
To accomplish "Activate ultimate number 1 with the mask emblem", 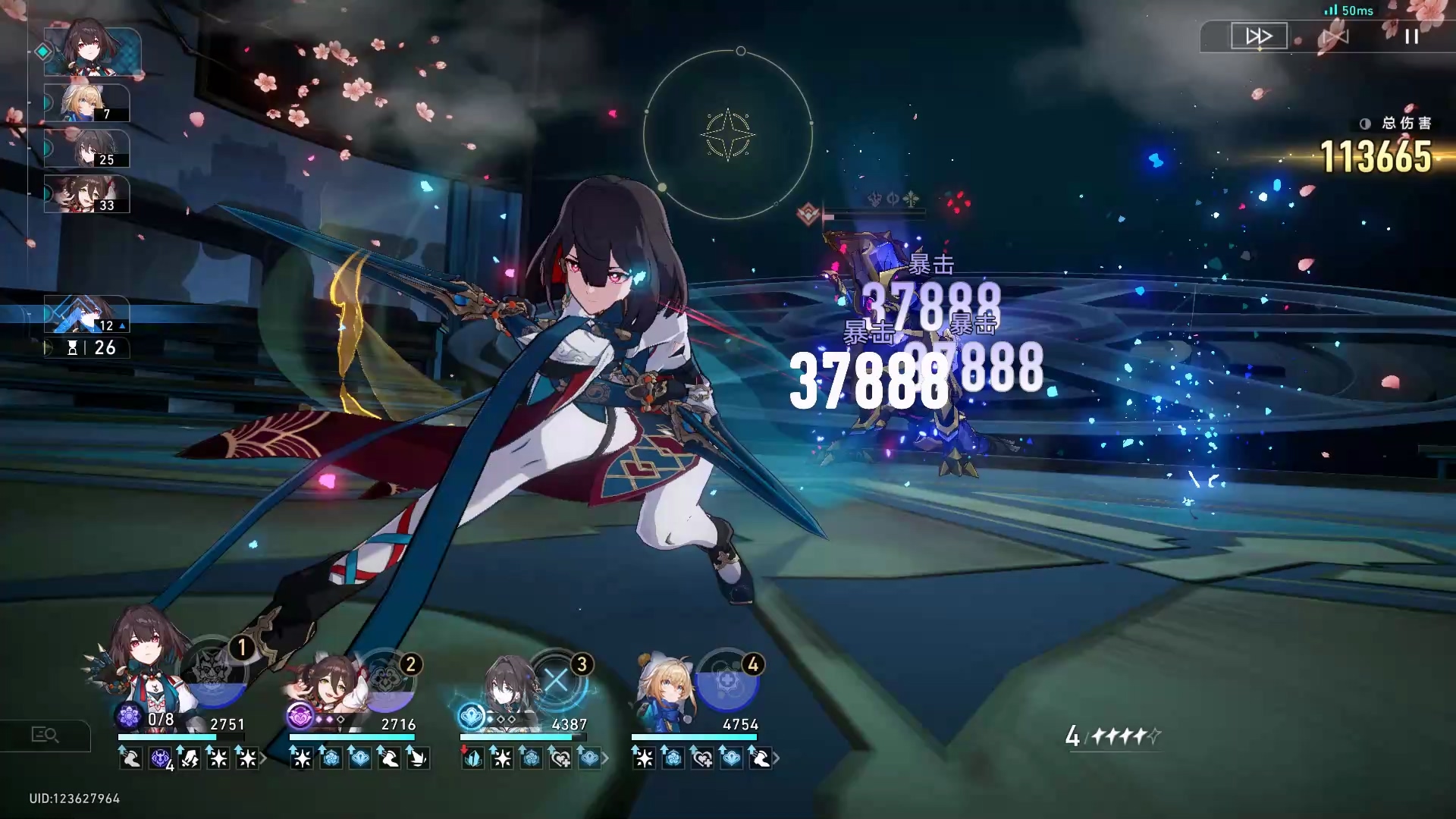I will point(214,671).
